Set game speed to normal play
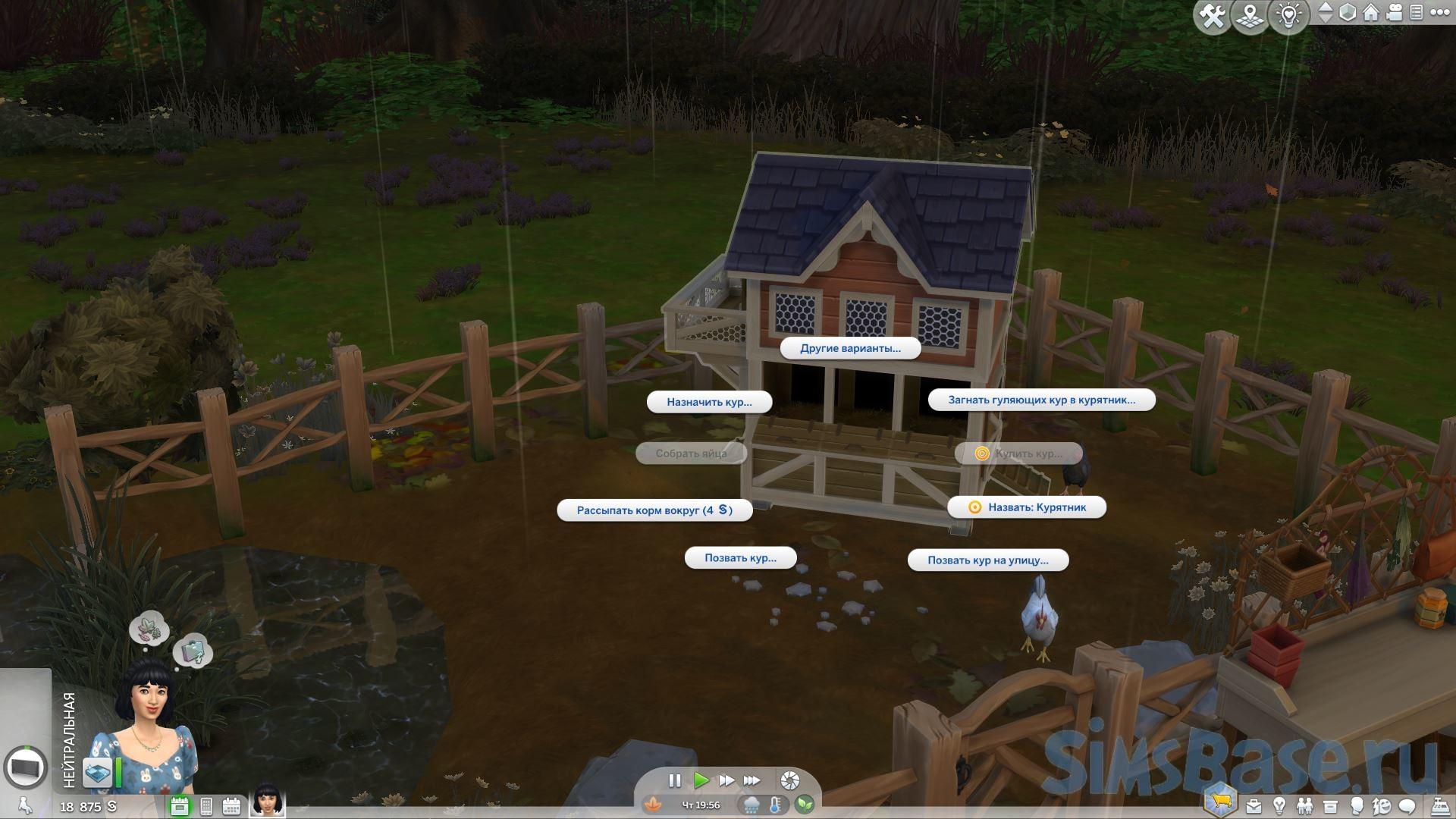1456x819 pixels. pos(701,780)
